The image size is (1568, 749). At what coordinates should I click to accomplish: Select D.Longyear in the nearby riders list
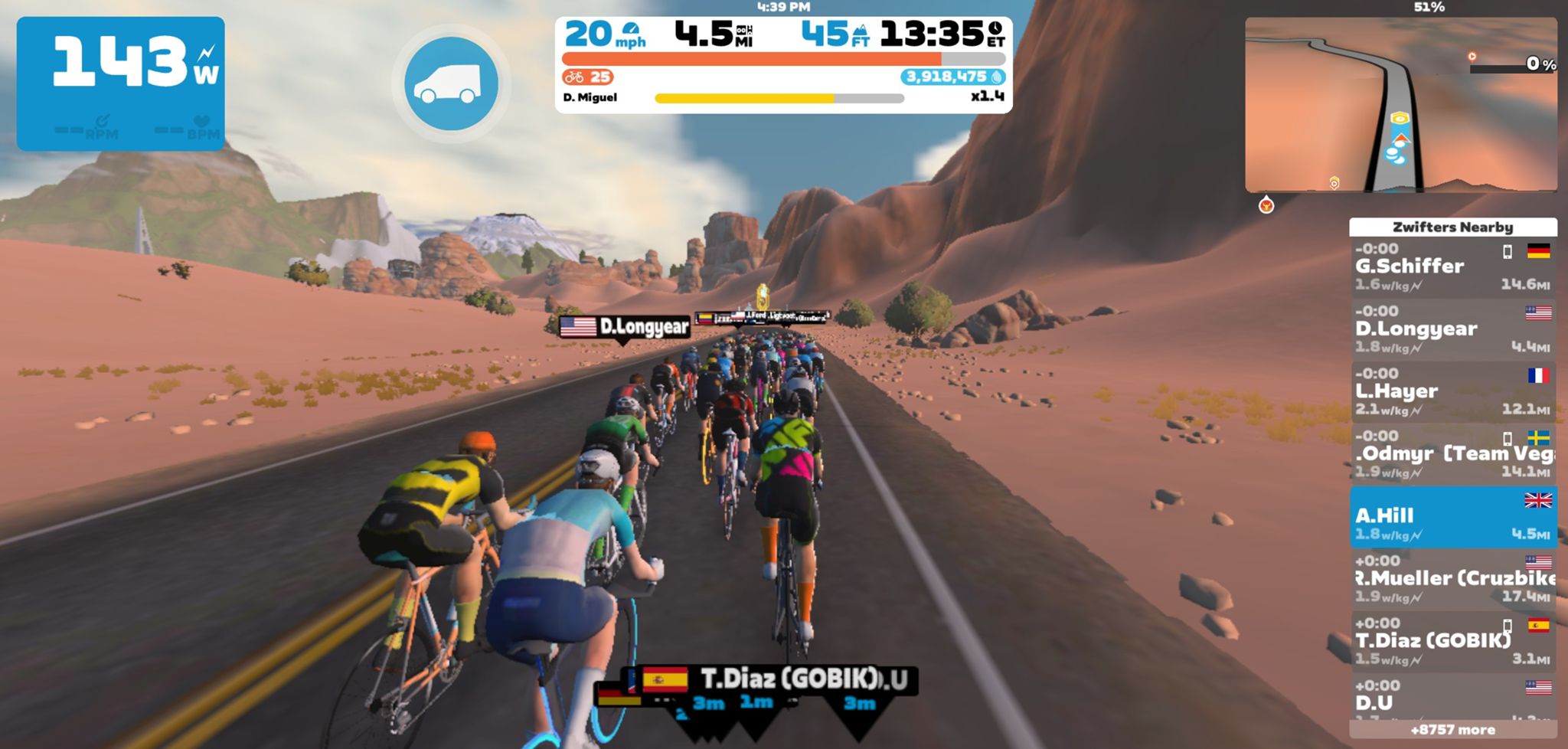1452,329
